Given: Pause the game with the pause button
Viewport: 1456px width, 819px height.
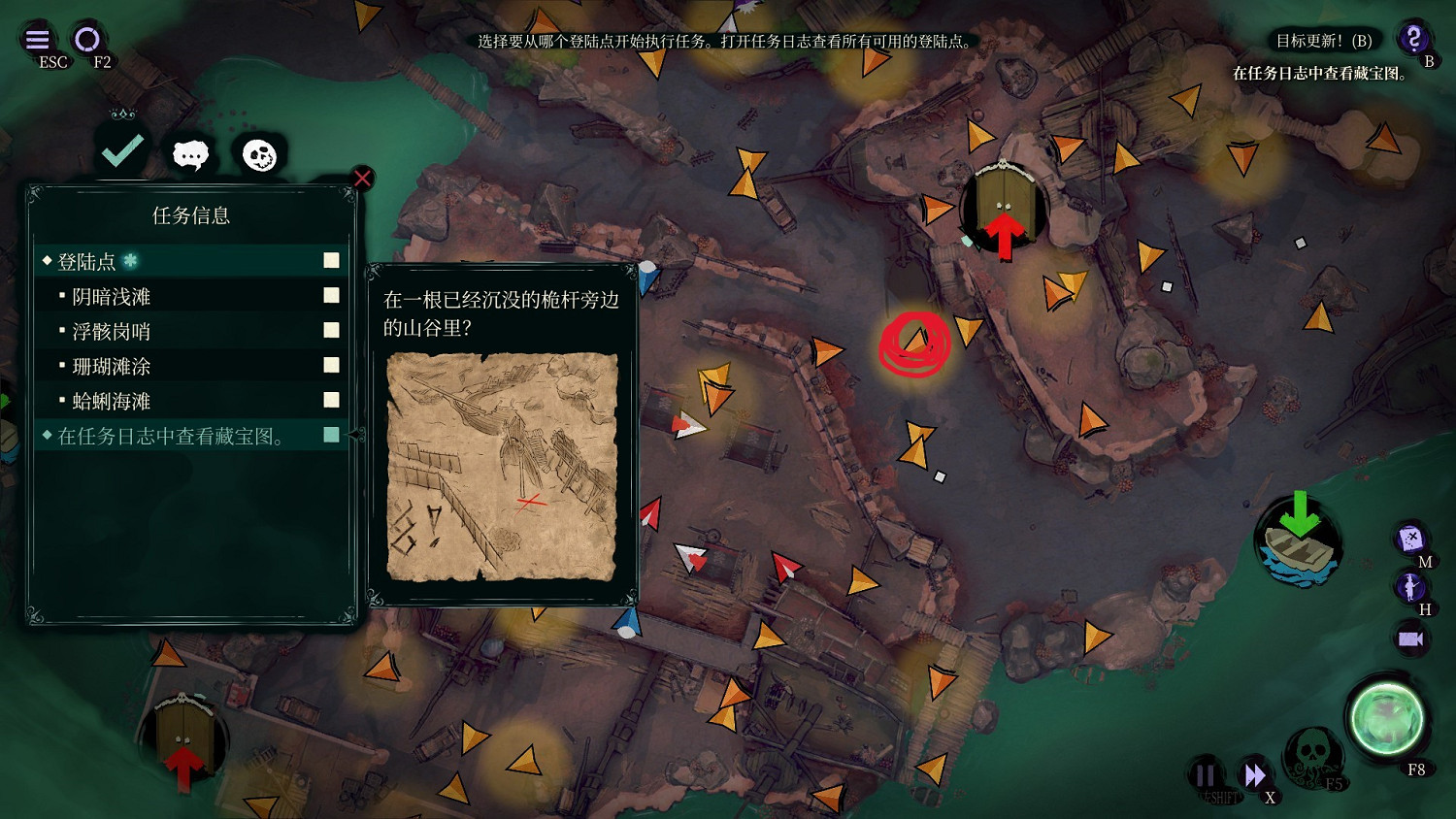Looking at the screenshot, I should coord(1205,774).
